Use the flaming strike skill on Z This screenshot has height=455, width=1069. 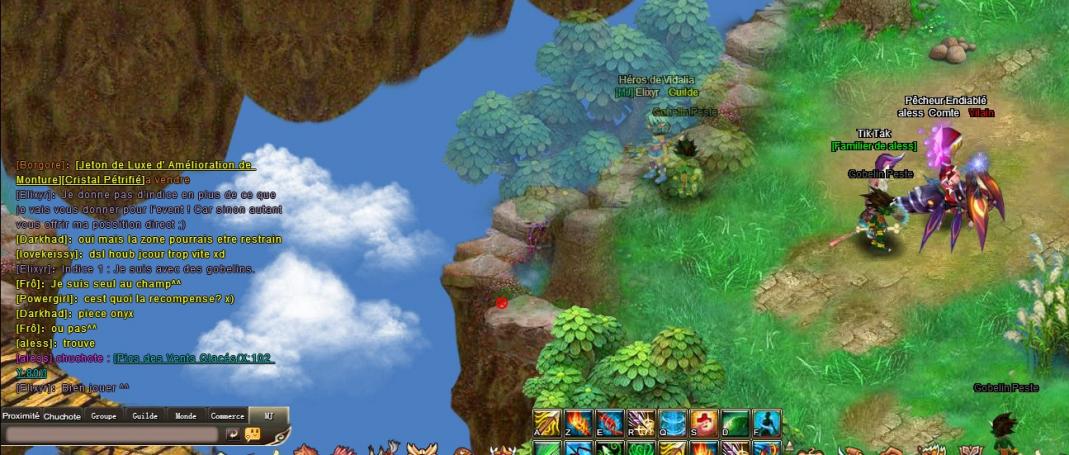coord(578,422)
